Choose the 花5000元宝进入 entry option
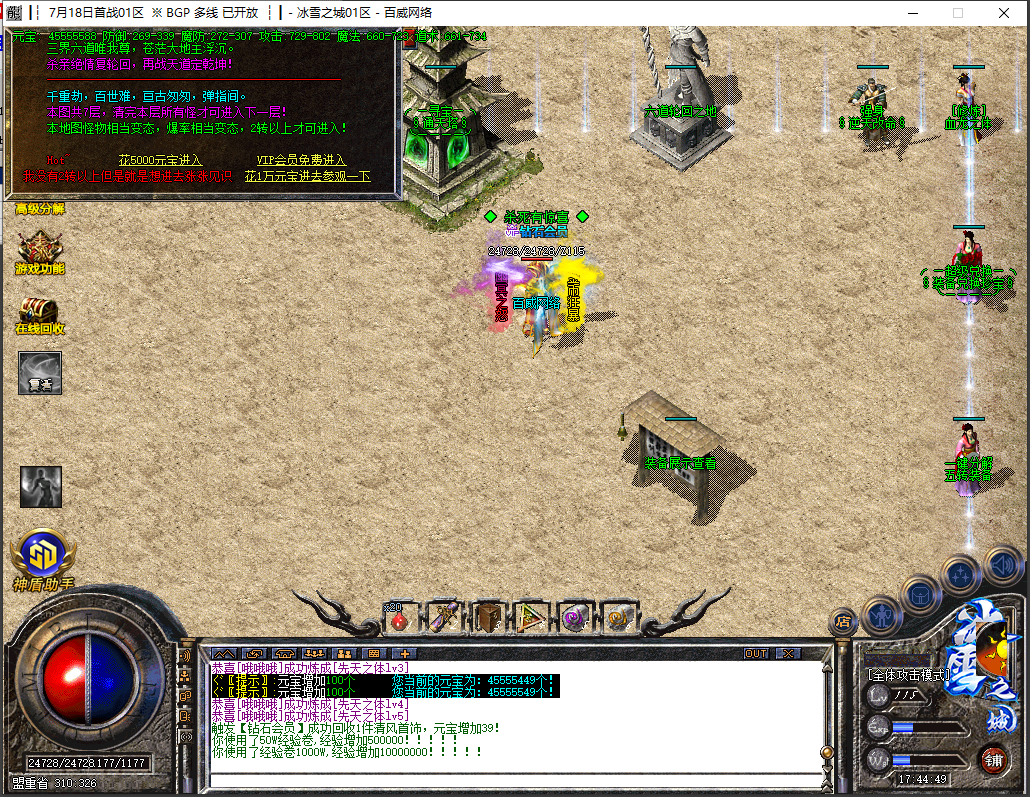The width and height of the screenshot is (1030, 797). coord(160,160)
